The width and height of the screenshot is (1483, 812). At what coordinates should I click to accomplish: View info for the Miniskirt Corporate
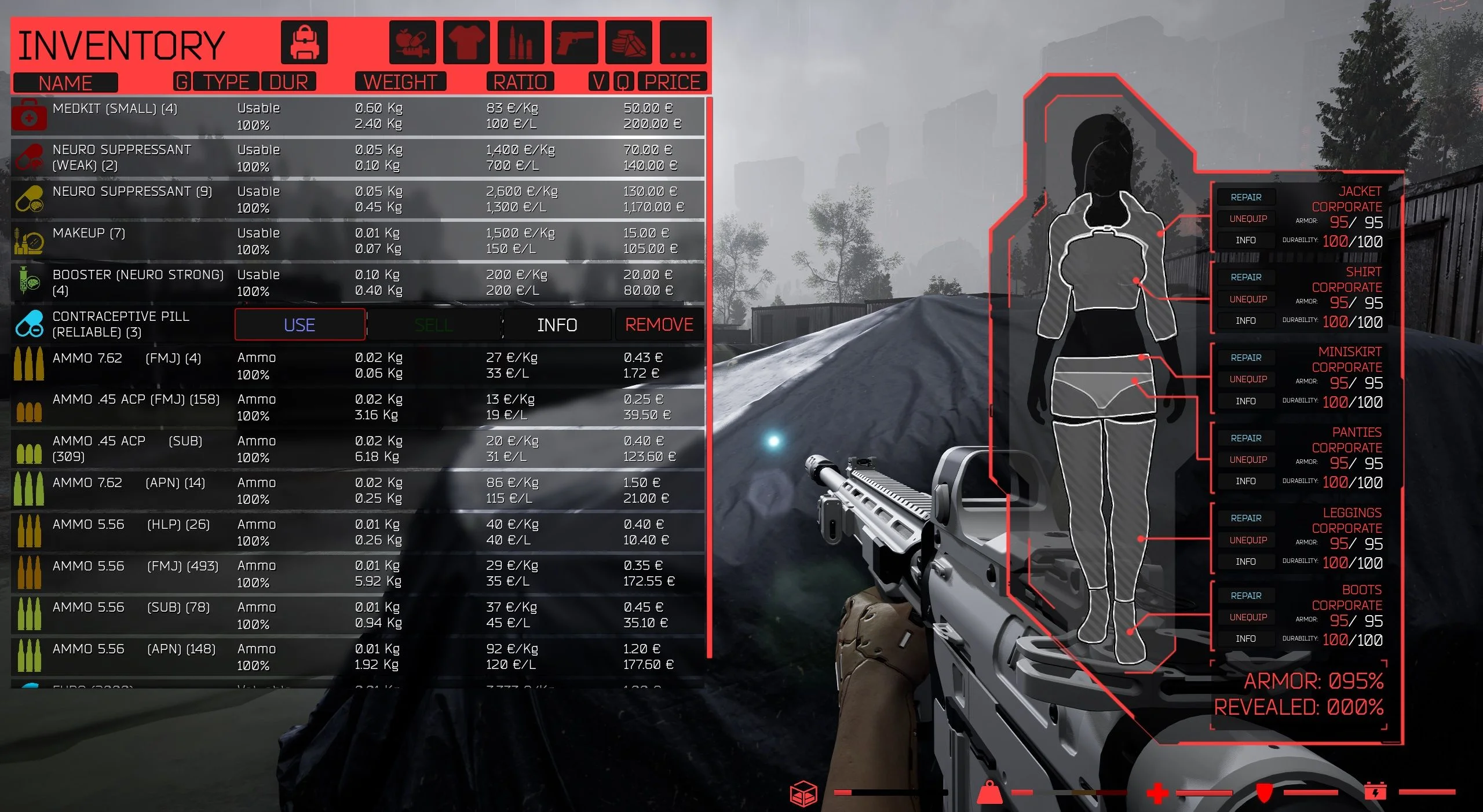click(x=1245, y=401)
